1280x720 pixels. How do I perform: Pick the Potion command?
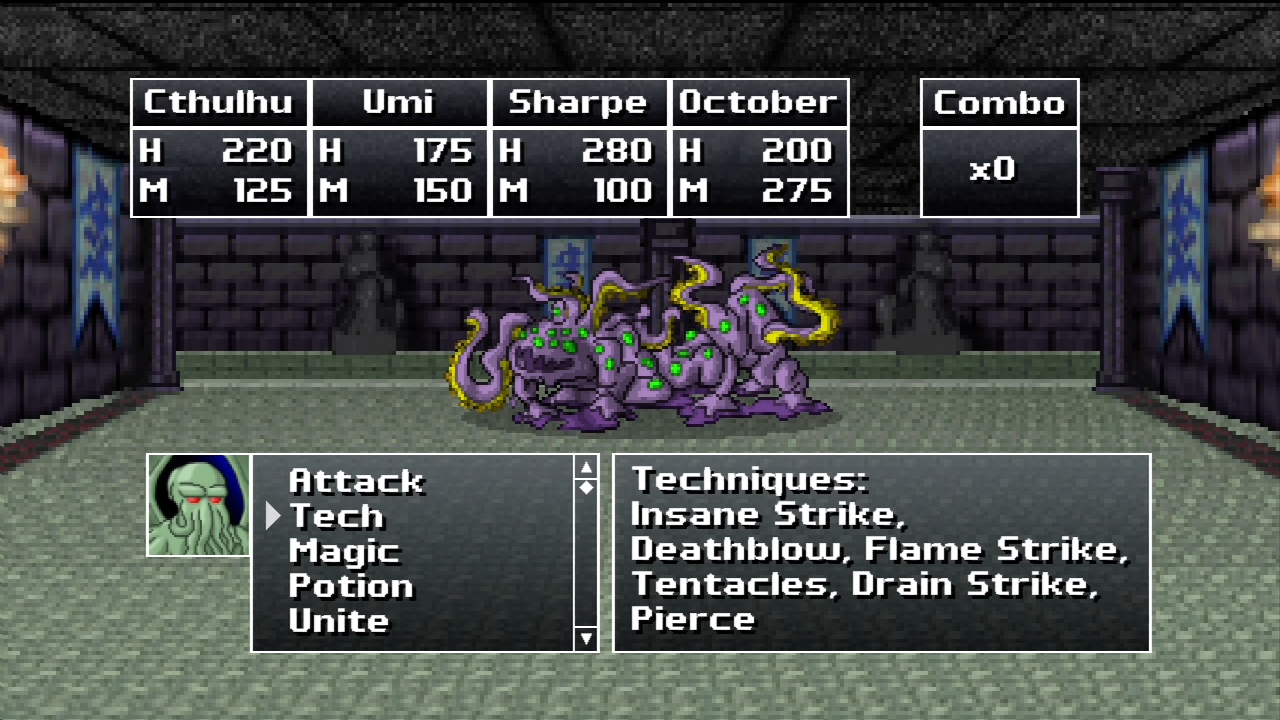(x=350, y=586)
